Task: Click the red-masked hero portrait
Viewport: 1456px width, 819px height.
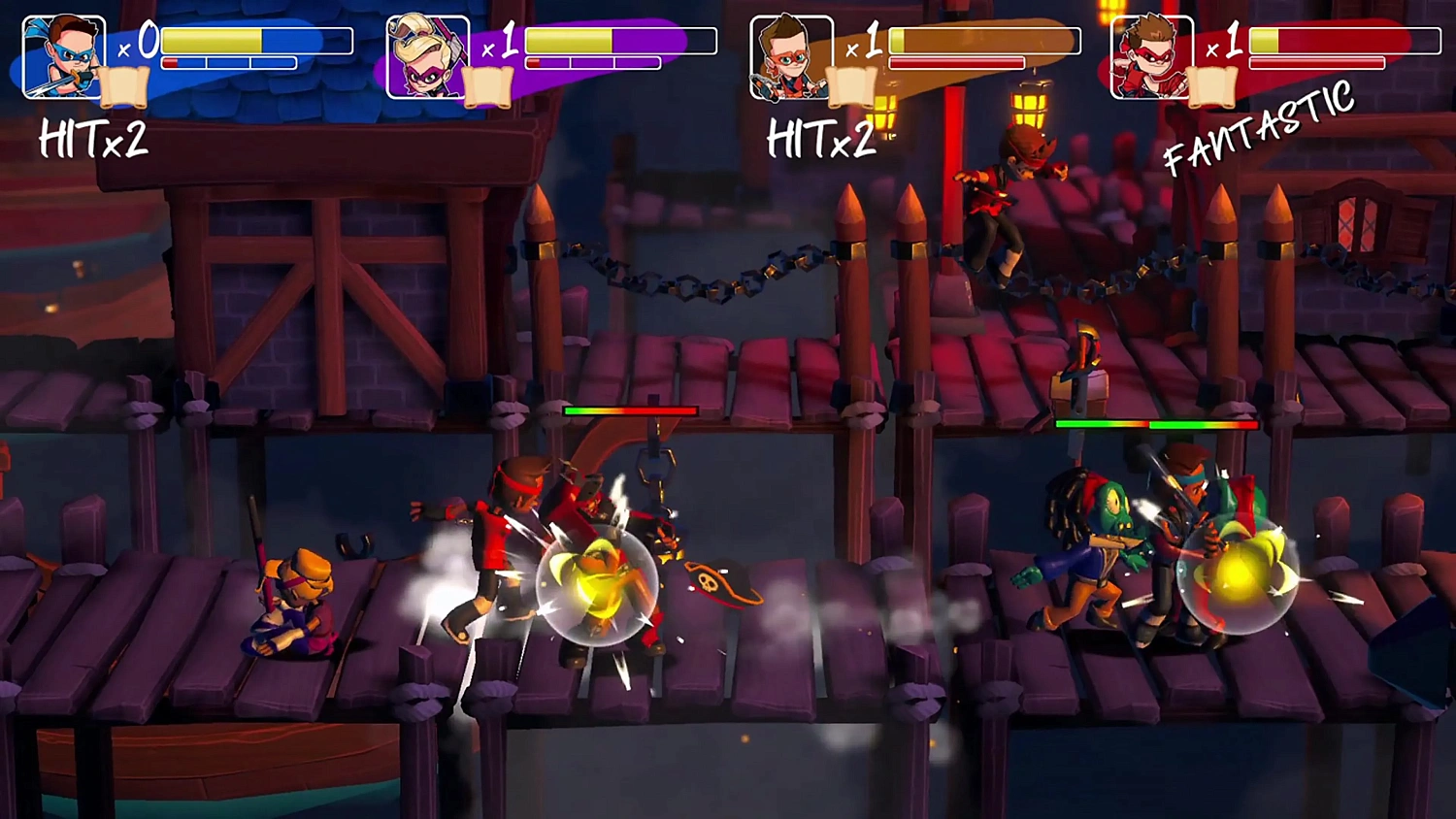Action: pyautogui.click(x=1151, y=56)
